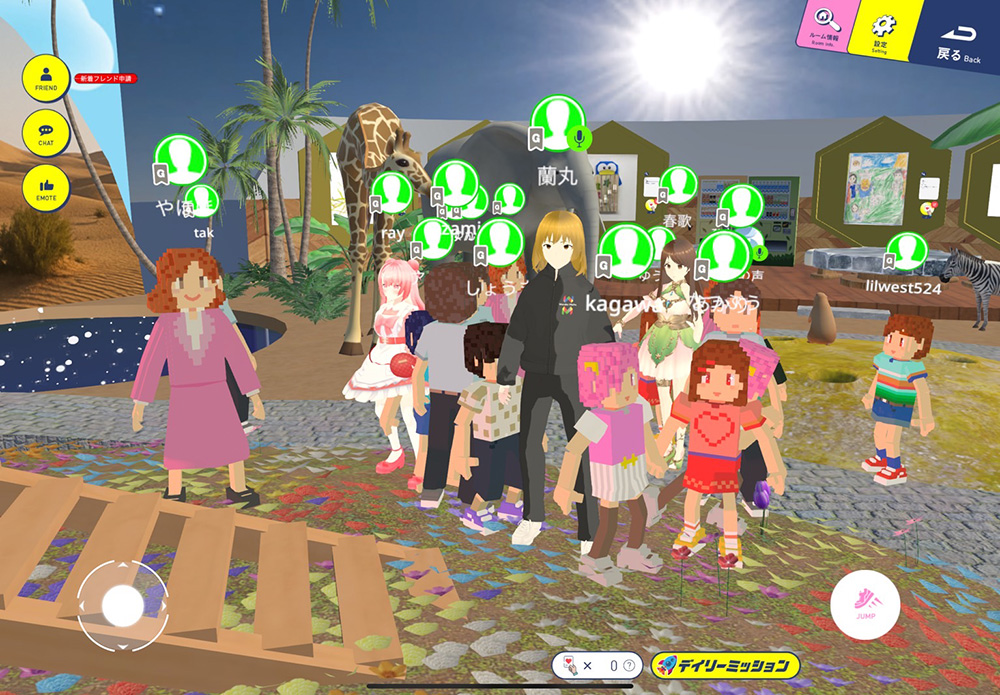
Task: Open the pink Room Info button
Action: point(824,22)
